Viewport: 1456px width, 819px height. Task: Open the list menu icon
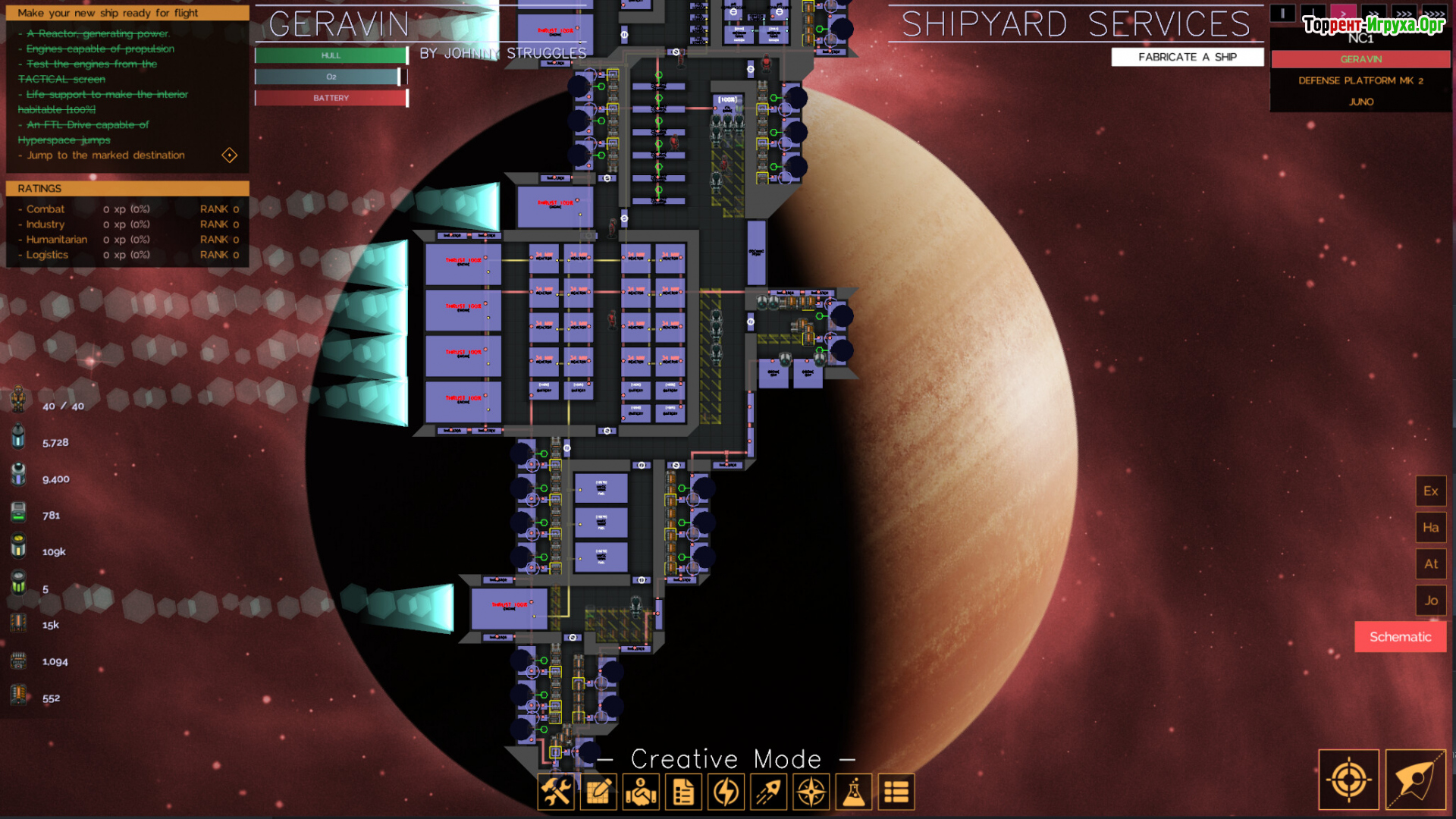(896, 792)
